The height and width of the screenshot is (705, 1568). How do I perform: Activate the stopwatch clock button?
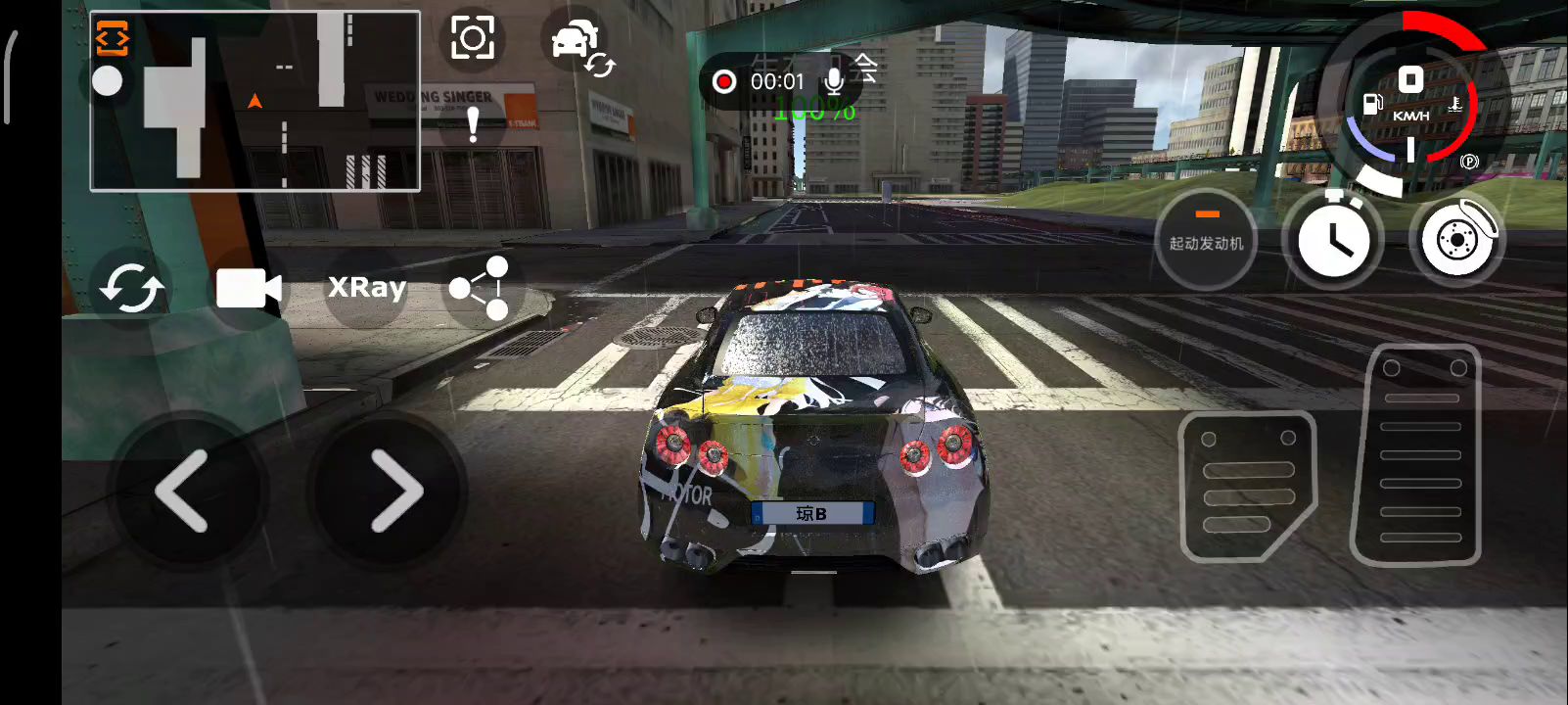(x=1332, y=238)
